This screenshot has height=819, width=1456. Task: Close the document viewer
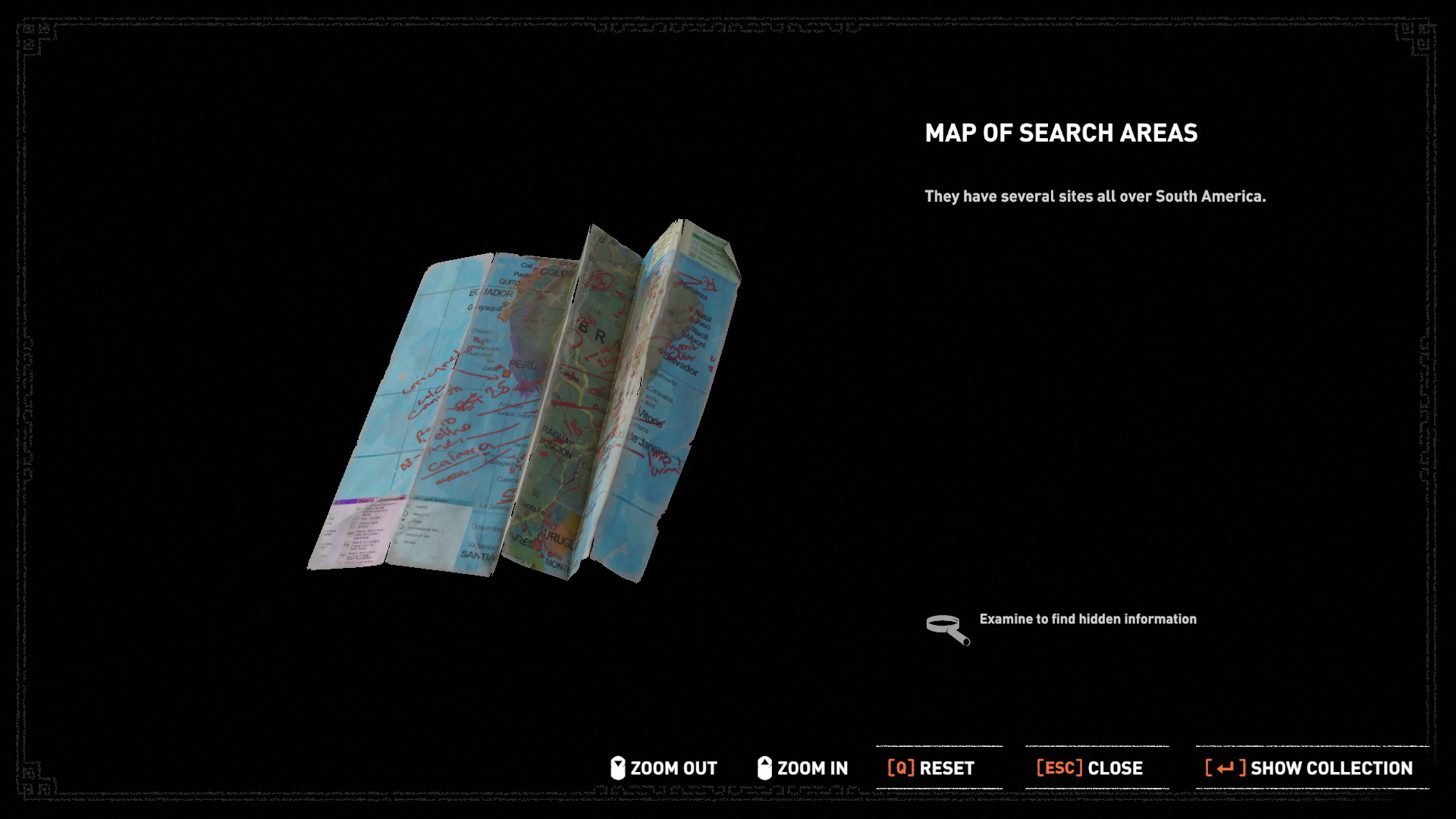click(1089, 768)
